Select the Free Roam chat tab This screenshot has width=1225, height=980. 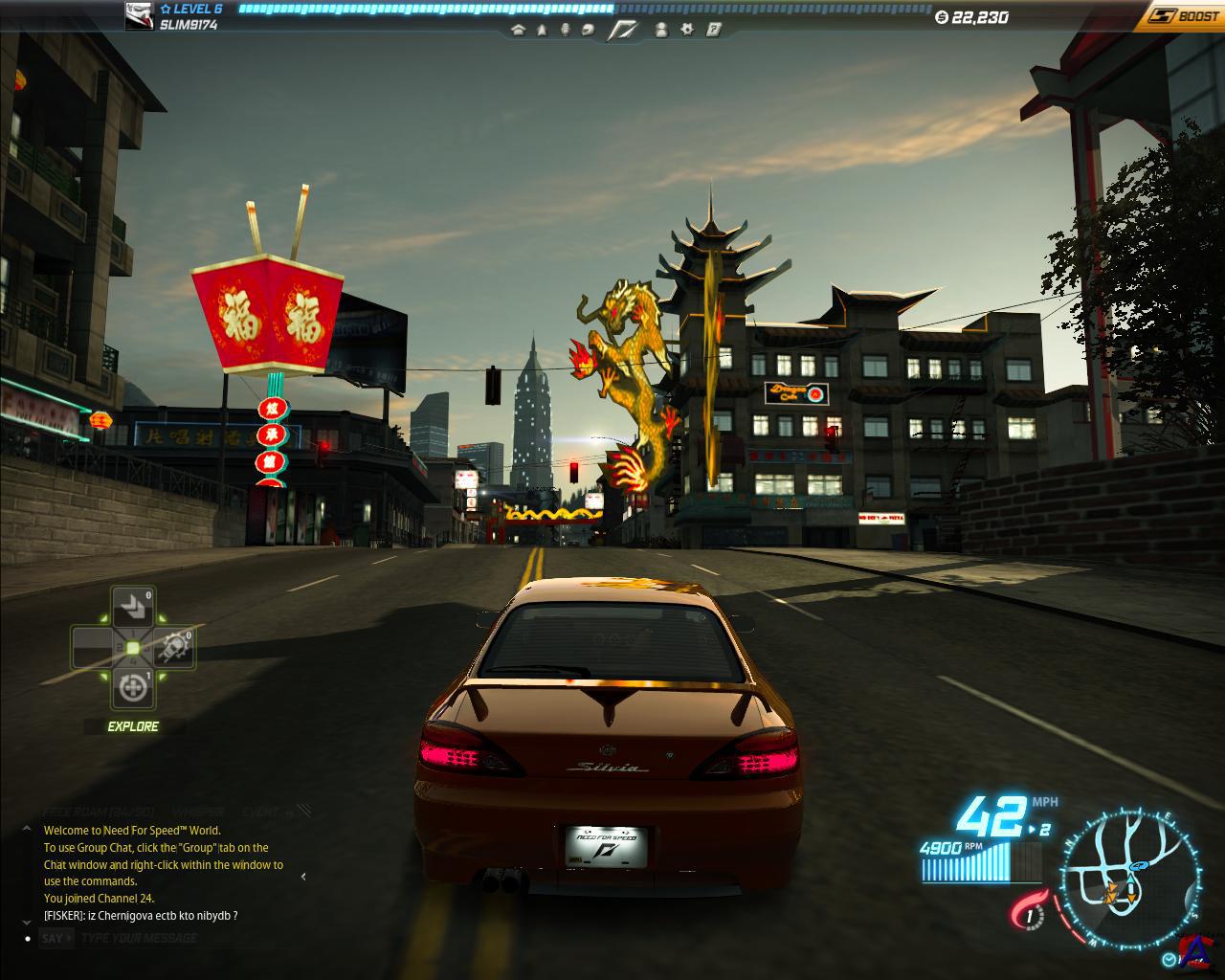[100, 813]
